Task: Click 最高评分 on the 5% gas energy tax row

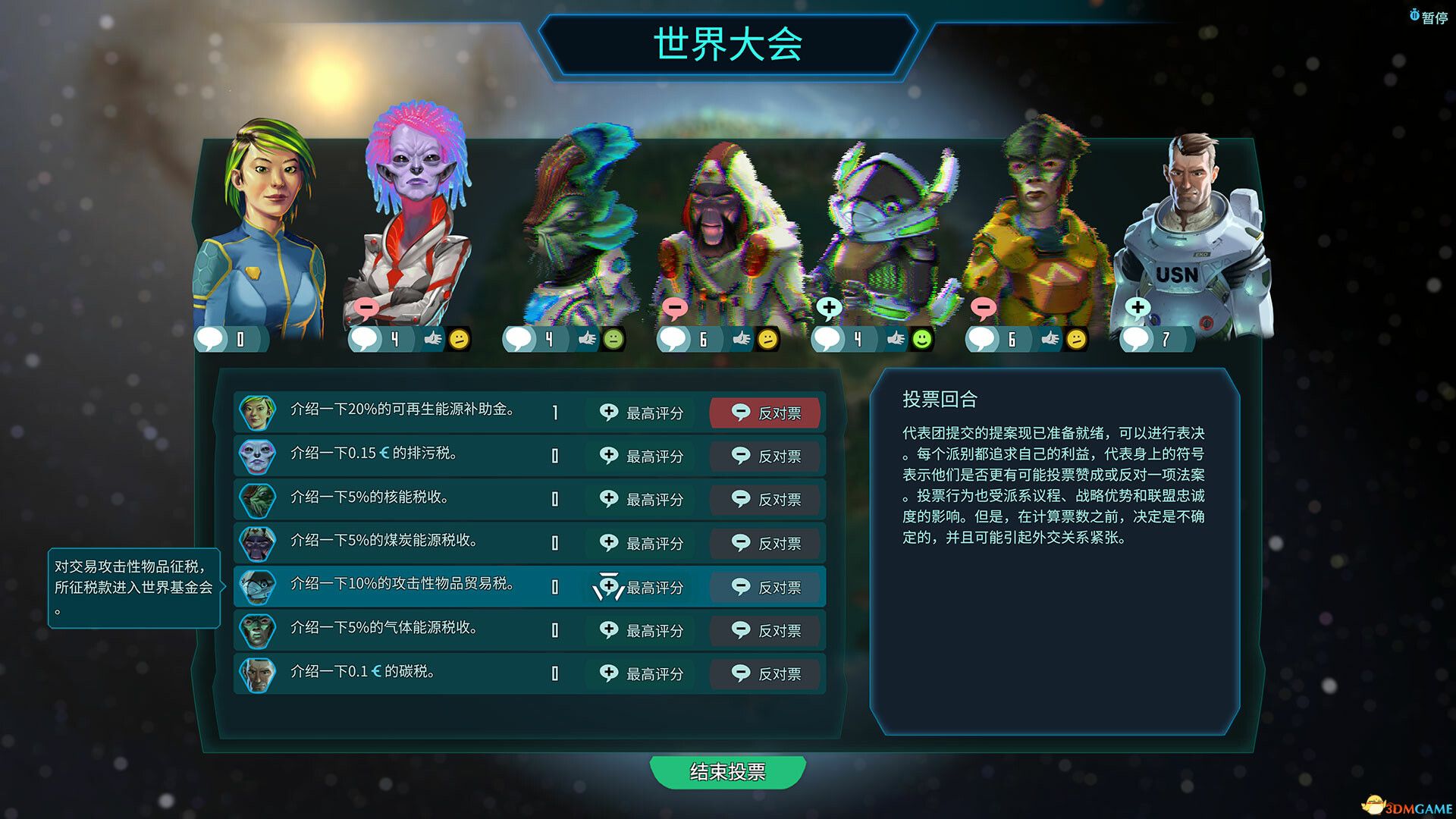Action: [641, 630]
